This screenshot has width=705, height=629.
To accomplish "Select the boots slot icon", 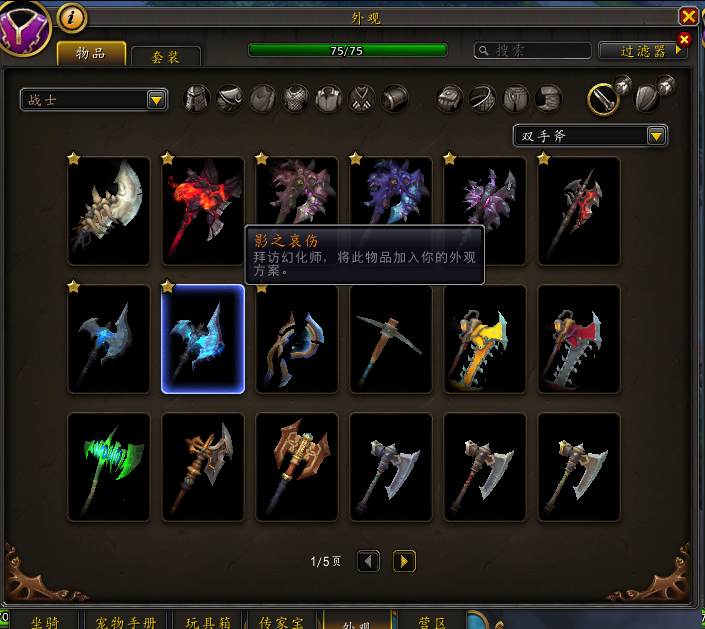I will (x=548, y=98).
